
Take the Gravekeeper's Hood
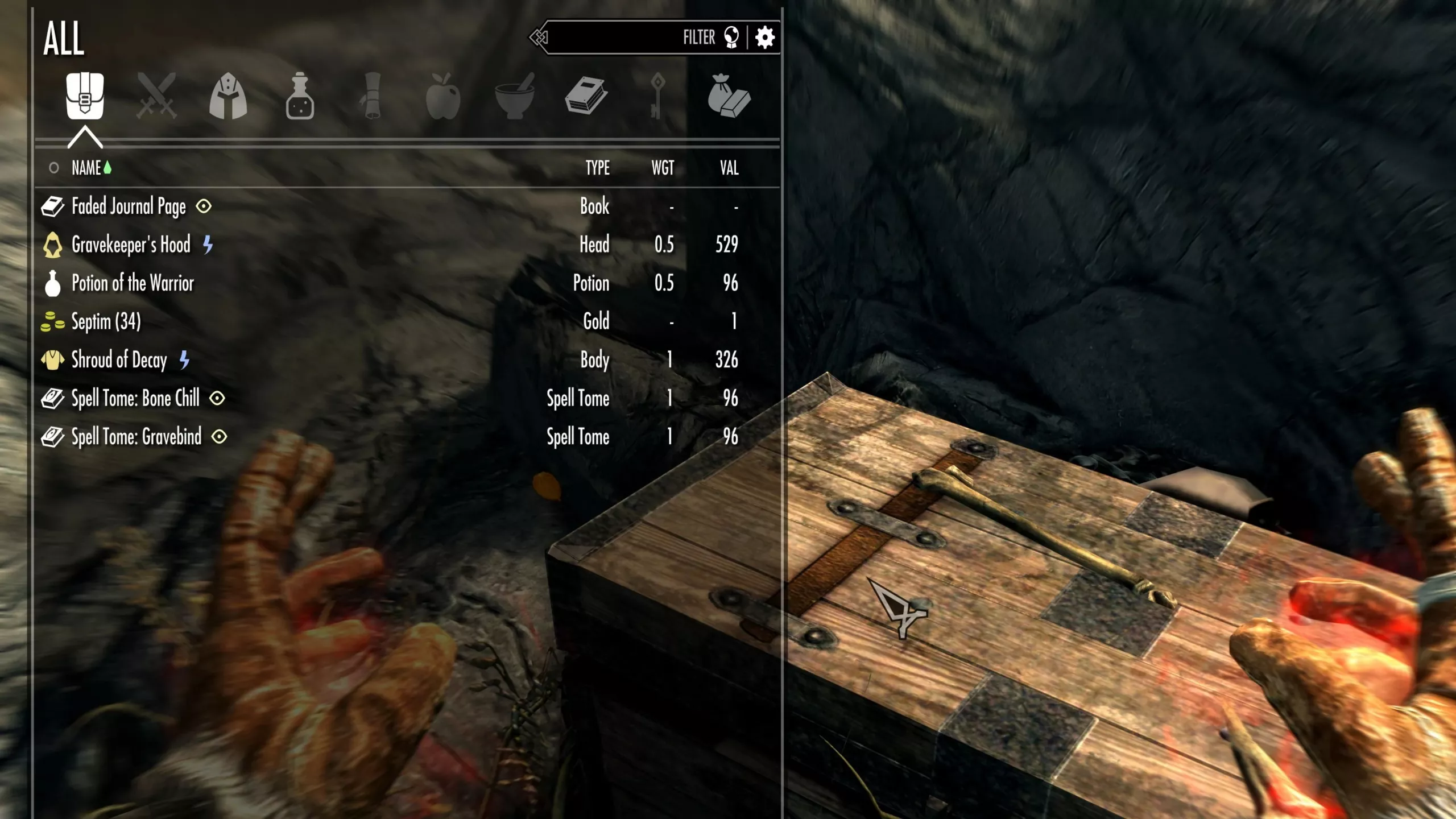point(131,245)
